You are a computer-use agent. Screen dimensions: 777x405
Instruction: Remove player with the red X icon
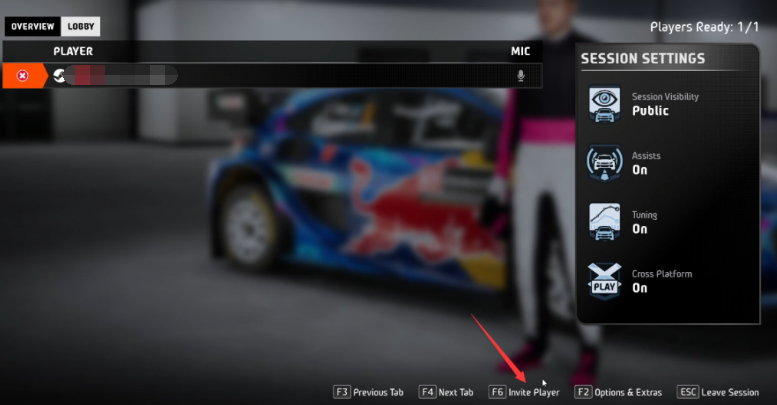click(22, 76)
